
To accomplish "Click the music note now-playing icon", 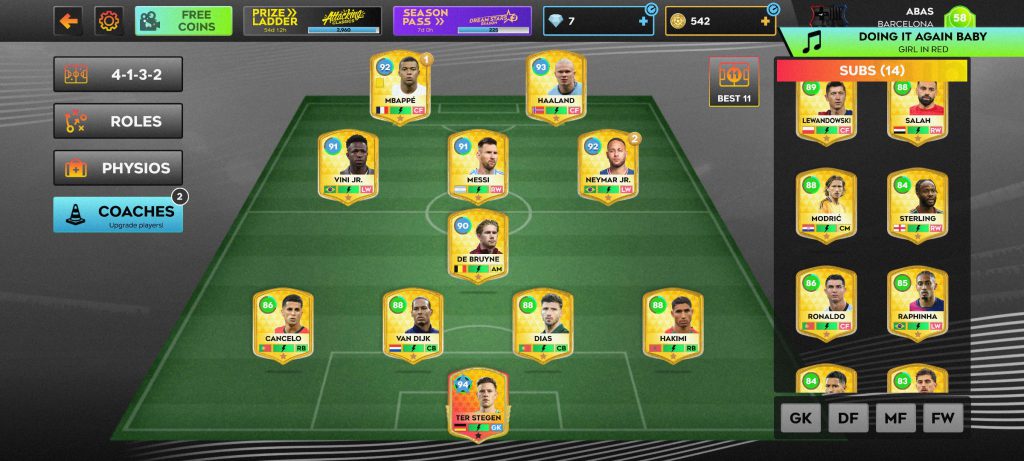I will point(814,41).
